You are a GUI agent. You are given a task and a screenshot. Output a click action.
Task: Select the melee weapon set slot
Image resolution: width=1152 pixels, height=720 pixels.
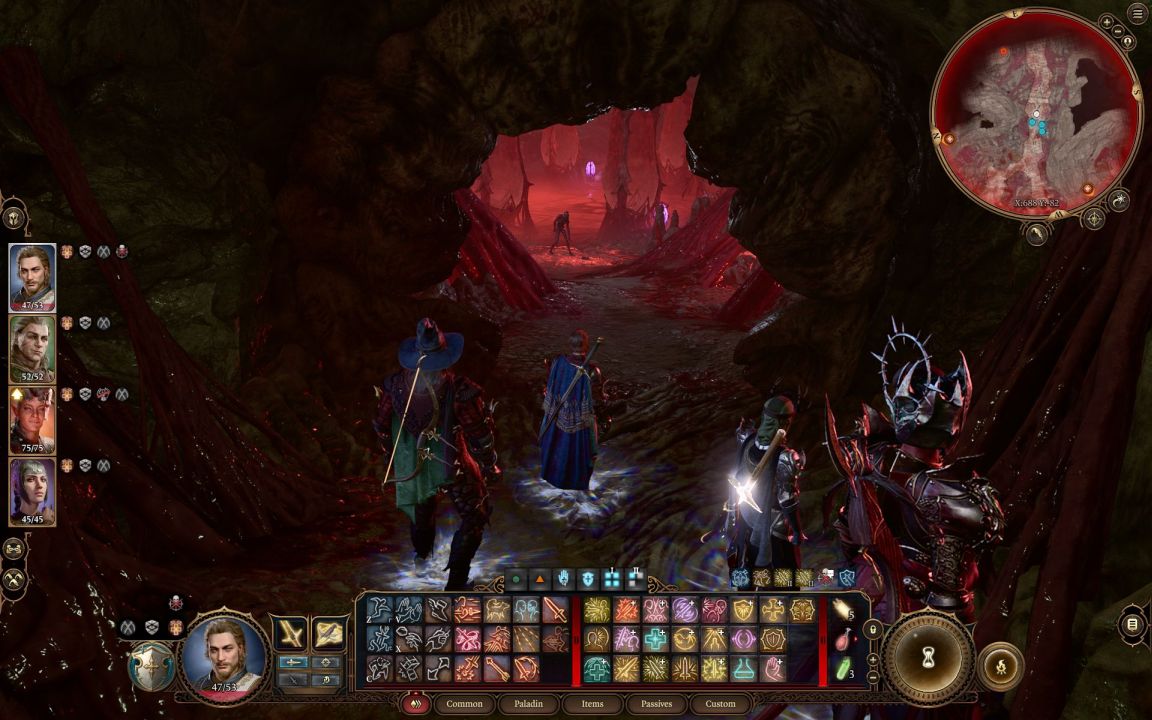(x=291, y=632)
